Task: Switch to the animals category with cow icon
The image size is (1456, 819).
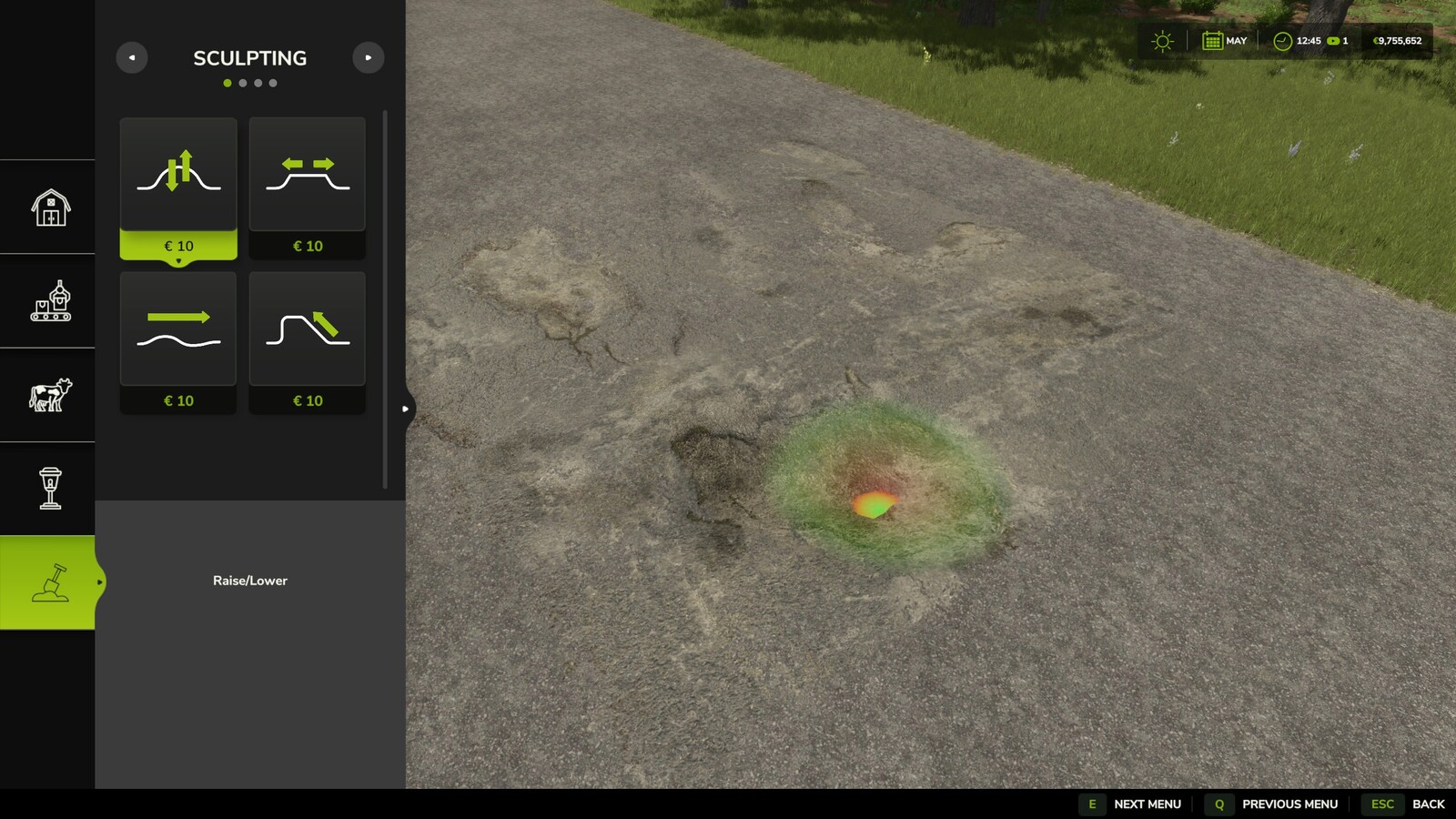Action: (x=50, y=395)
